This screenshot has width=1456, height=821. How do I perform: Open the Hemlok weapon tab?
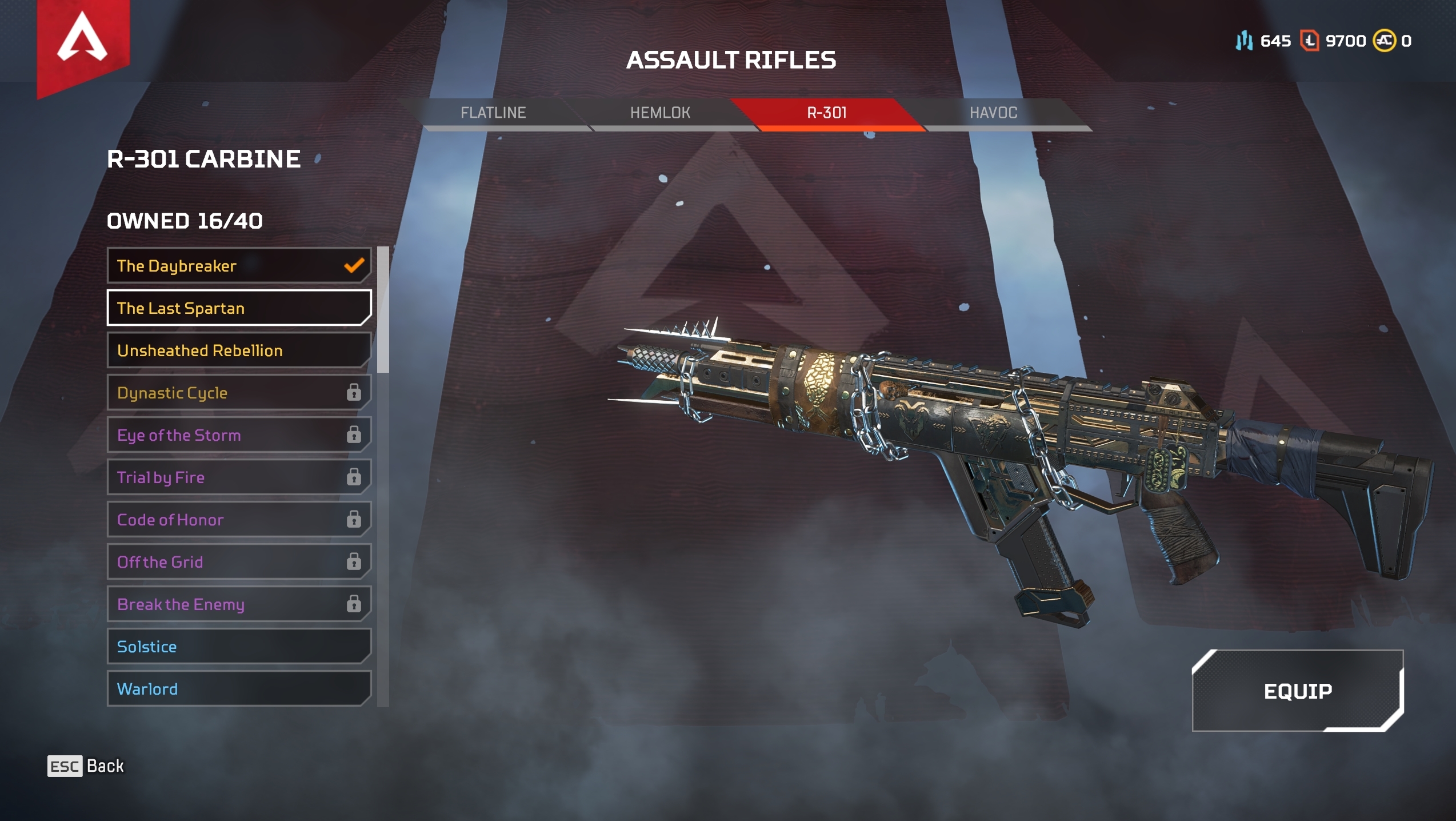click(x=660, y=113)
